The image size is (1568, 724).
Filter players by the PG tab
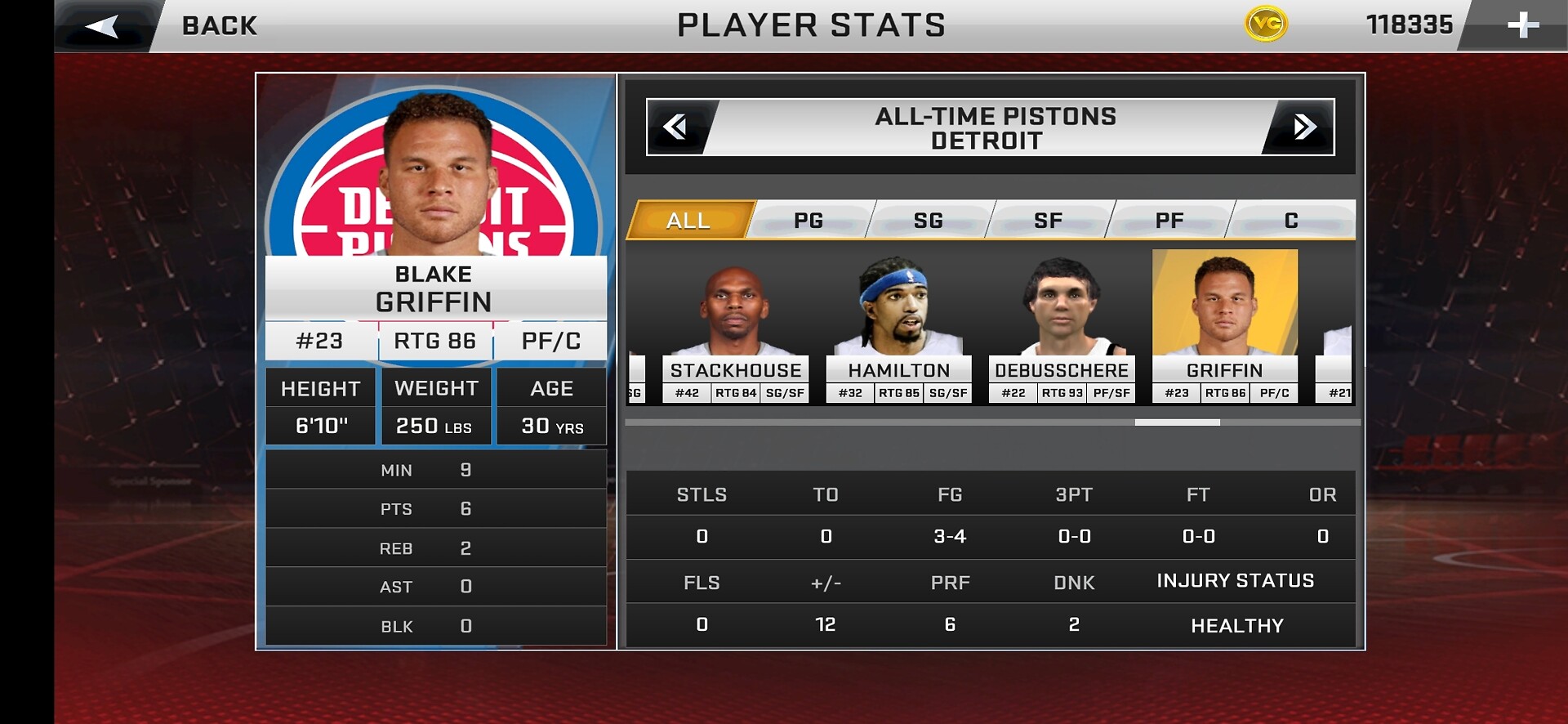[808, 220]
